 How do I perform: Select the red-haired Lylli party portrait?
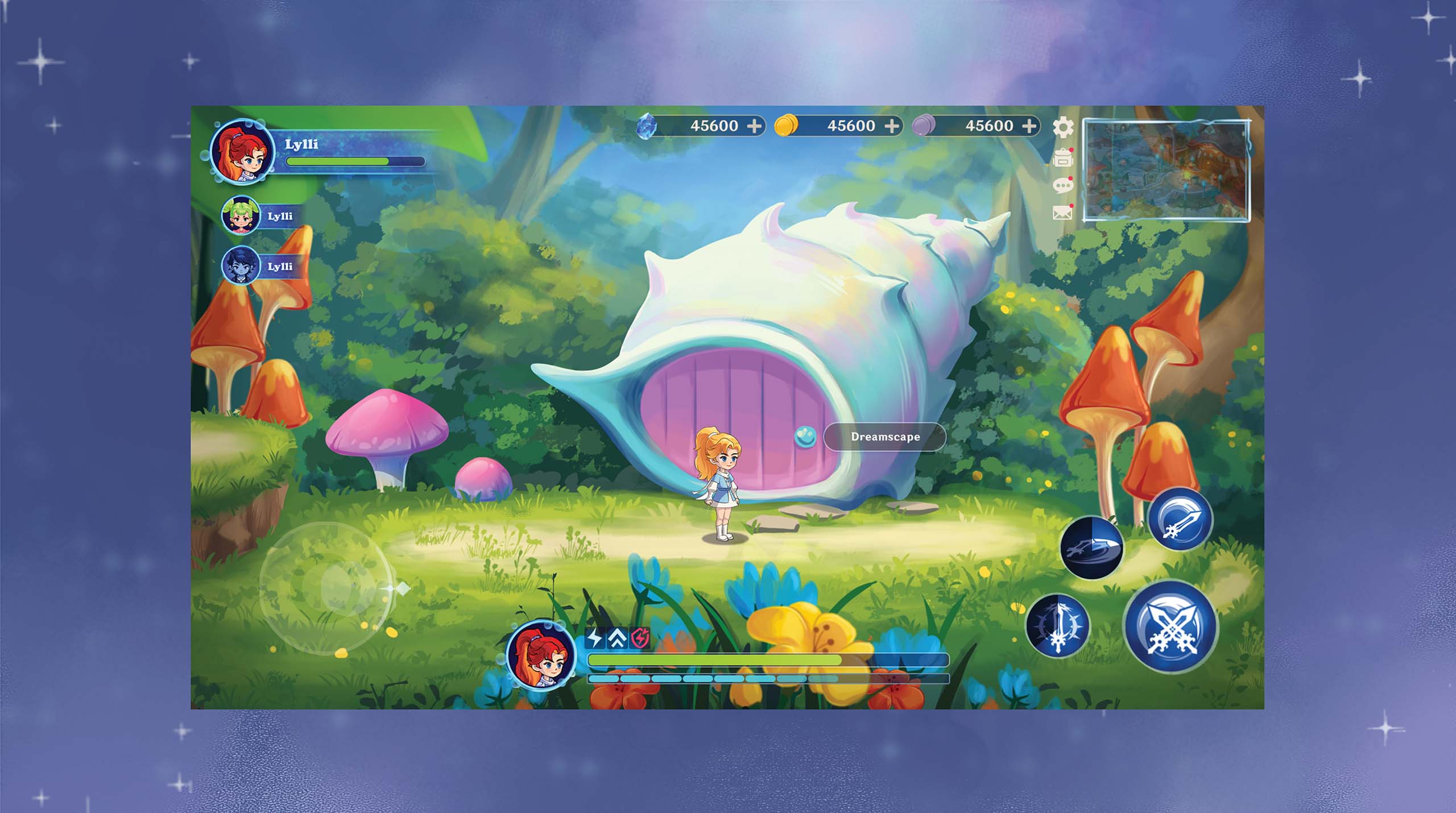pos(242,152)
